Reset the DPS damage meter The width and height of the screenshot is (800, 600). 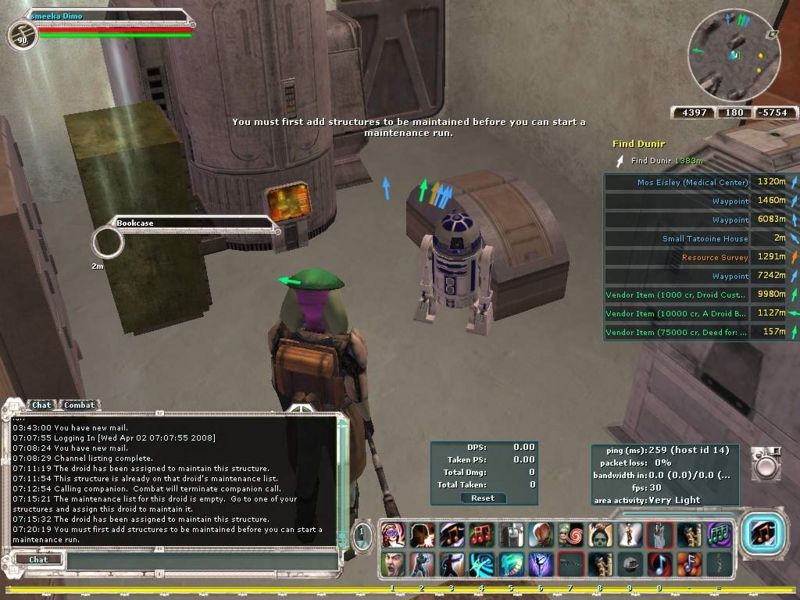click(x=483, y=498)
